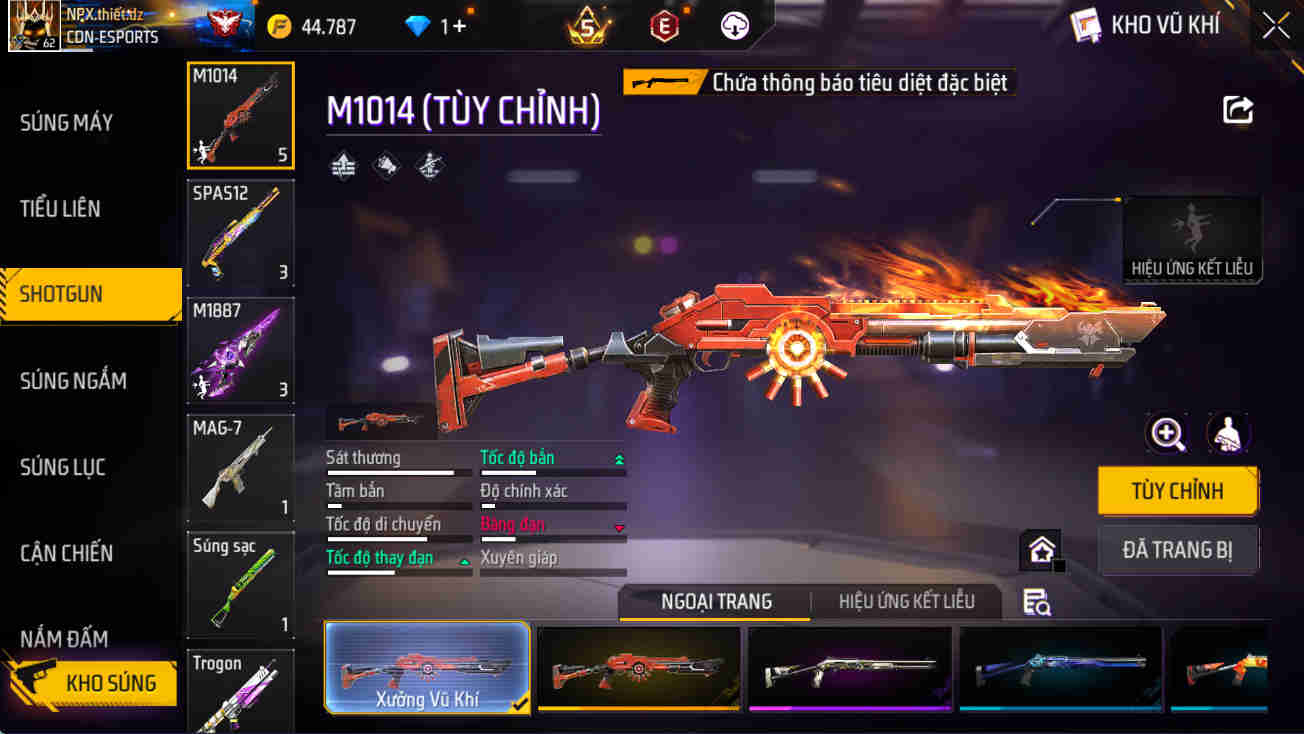This screenshot has width=1304, height=734.
Task: Switch to the NGOẠI TRANG tab
Action: click(x=714, y=601)
